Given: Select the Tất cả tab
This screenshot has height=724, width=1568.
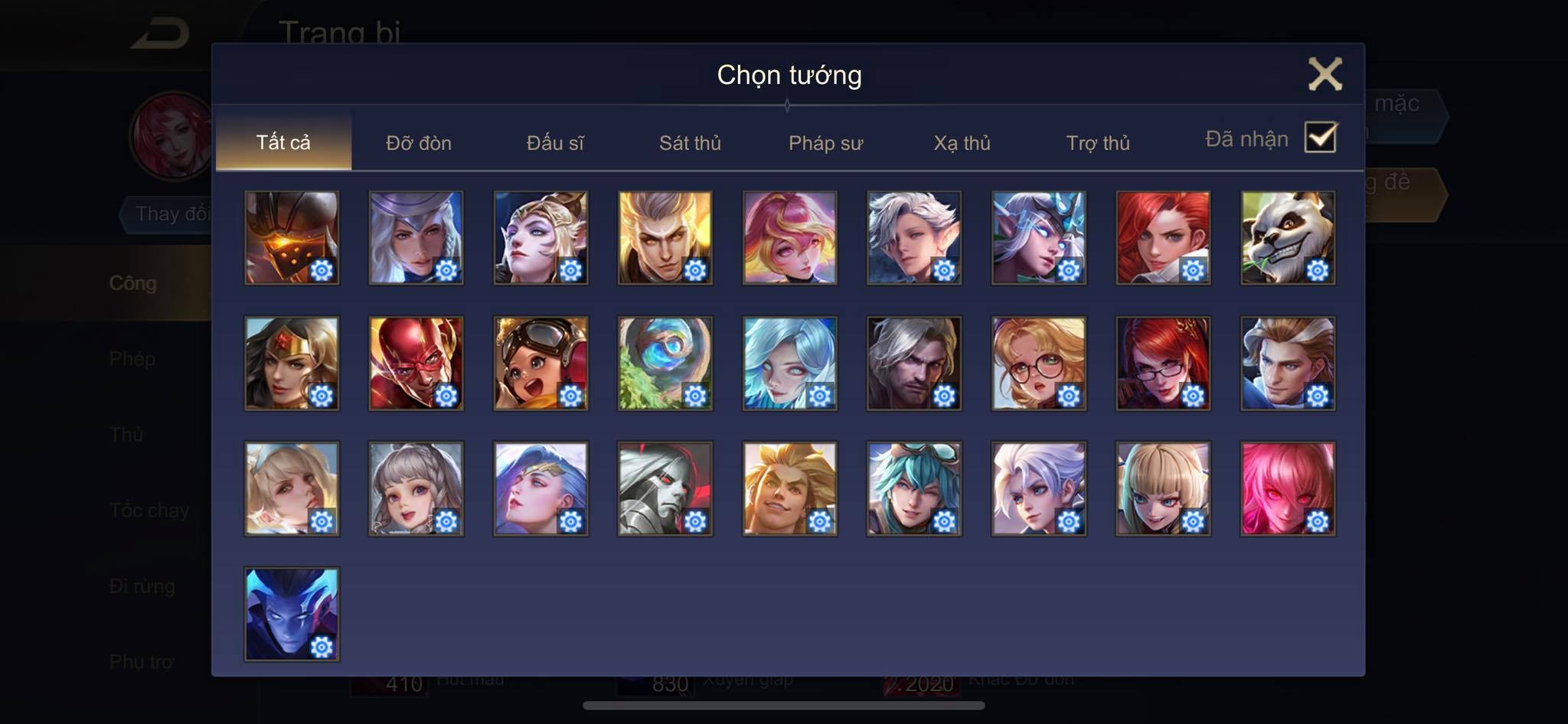Looking at the screenshot, I should 283,142.
